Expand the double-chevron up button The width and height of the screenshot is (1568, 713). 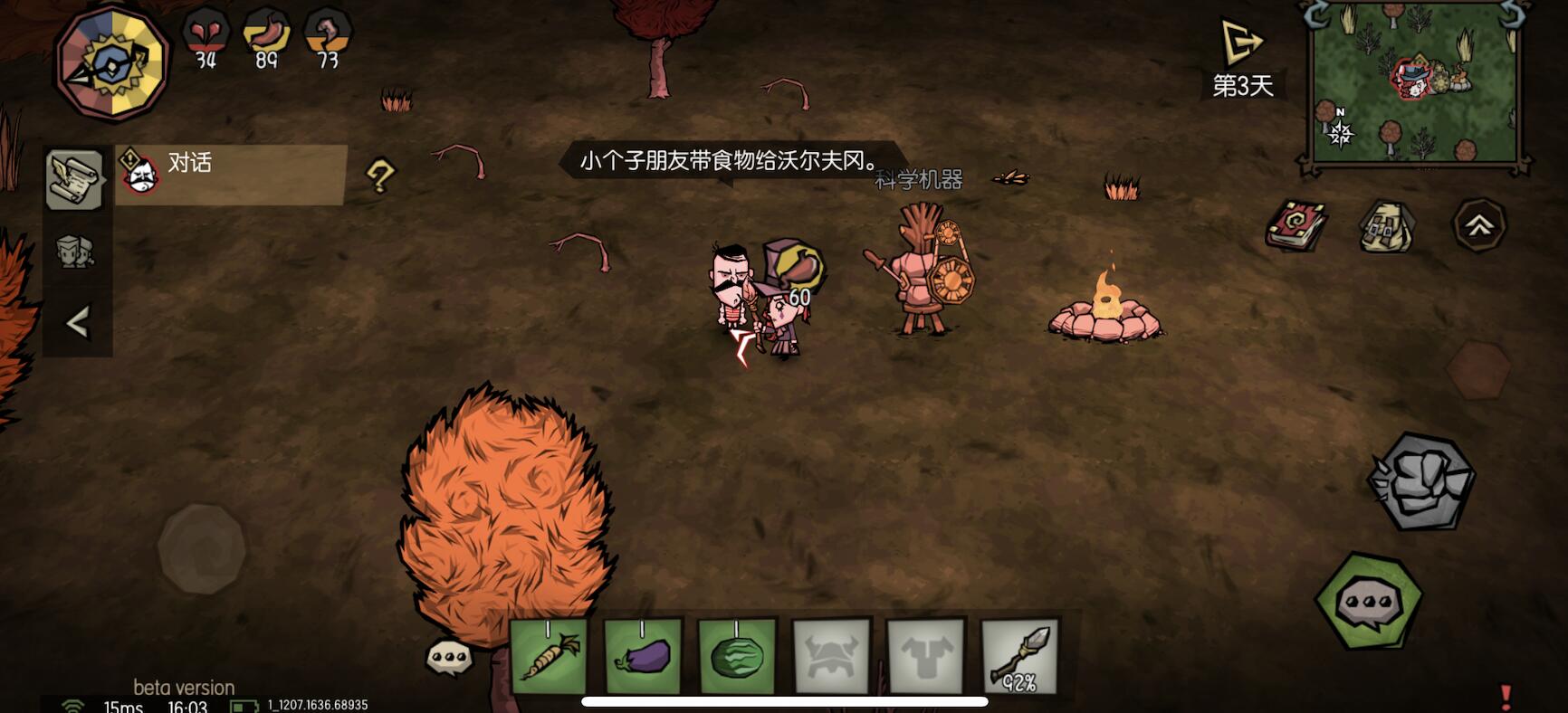tap(1479, 225)
